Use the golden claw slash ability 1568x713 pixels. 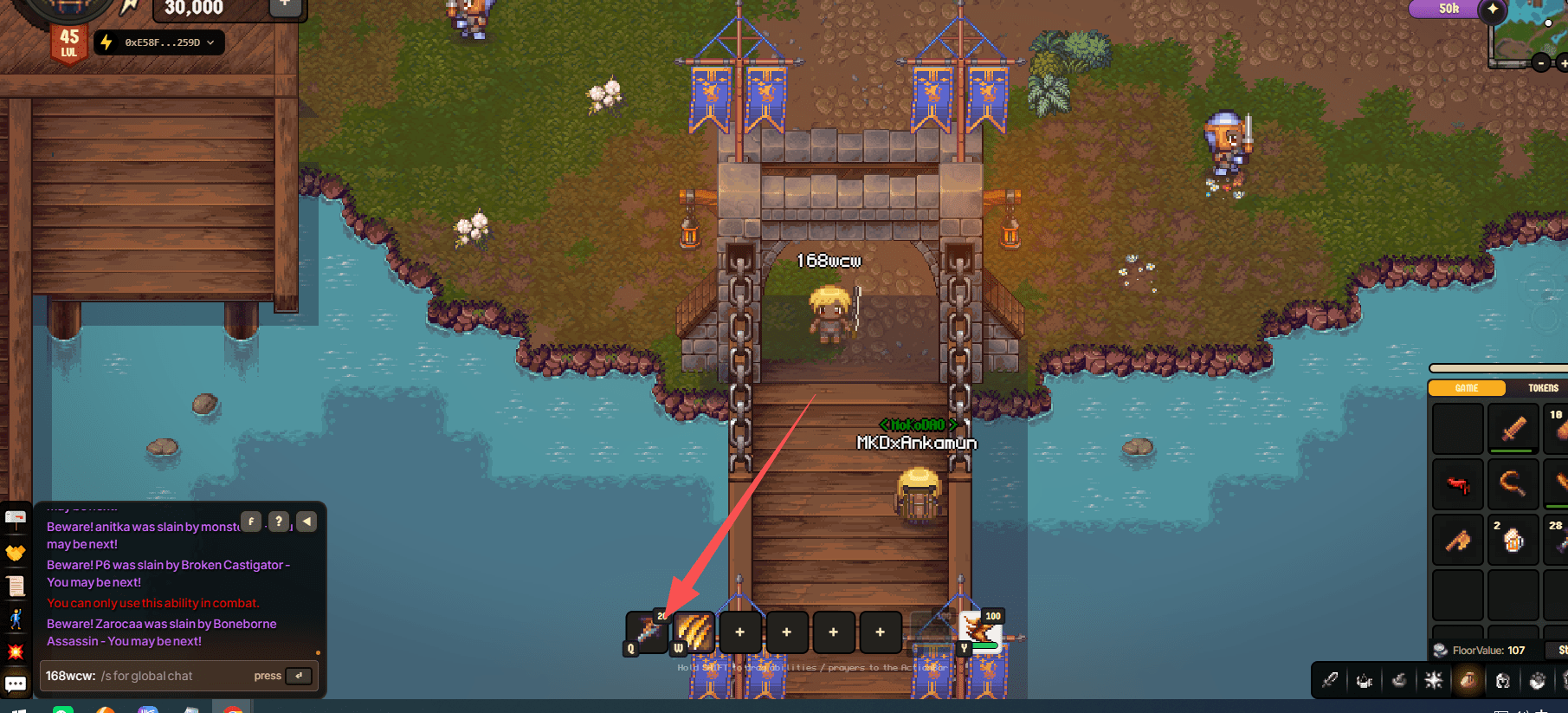[694, 632]
